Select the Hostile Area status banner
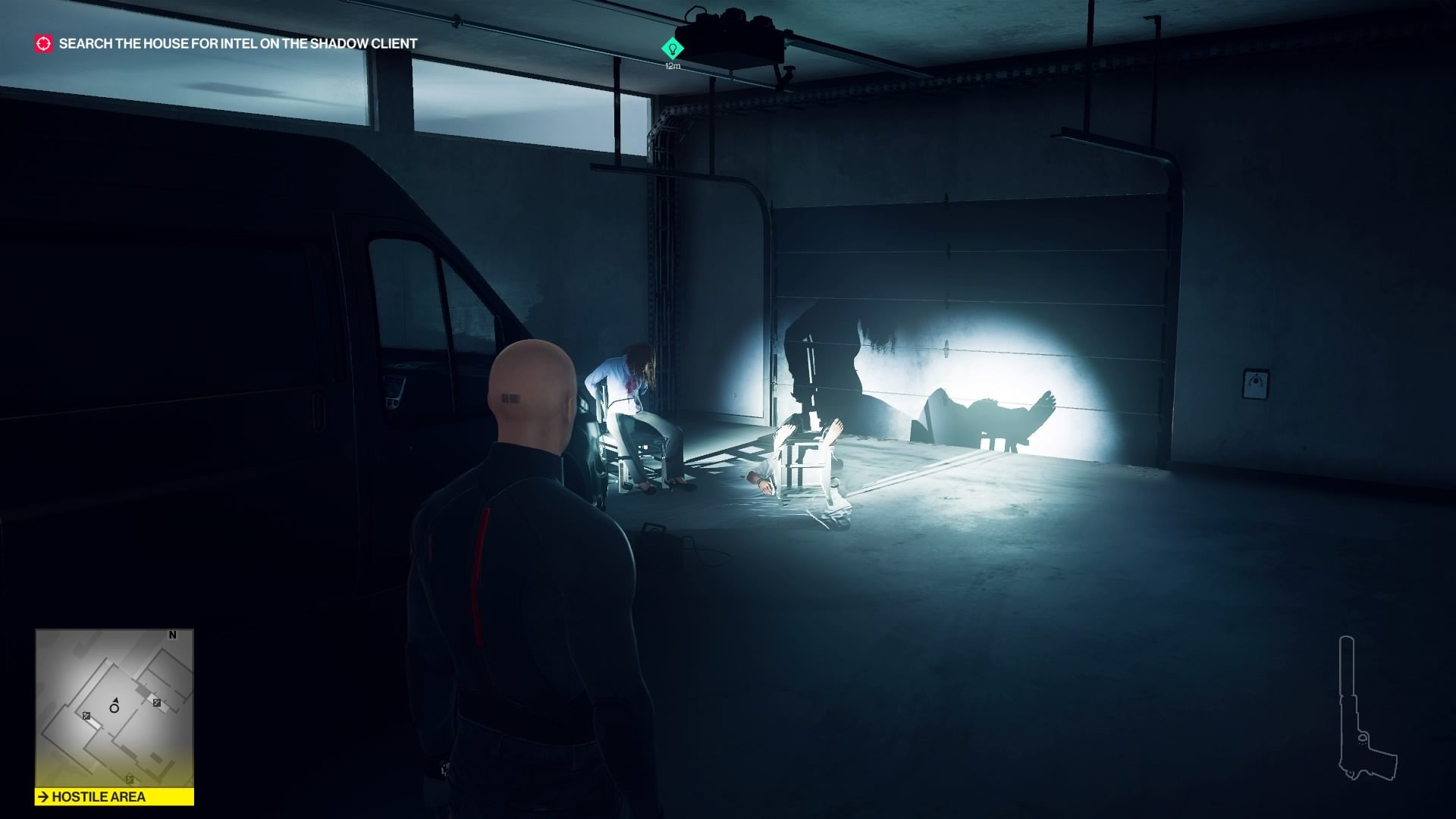The height and width of the screenshot is (819, 1456). pyautogui.click(x=115, y=797)
